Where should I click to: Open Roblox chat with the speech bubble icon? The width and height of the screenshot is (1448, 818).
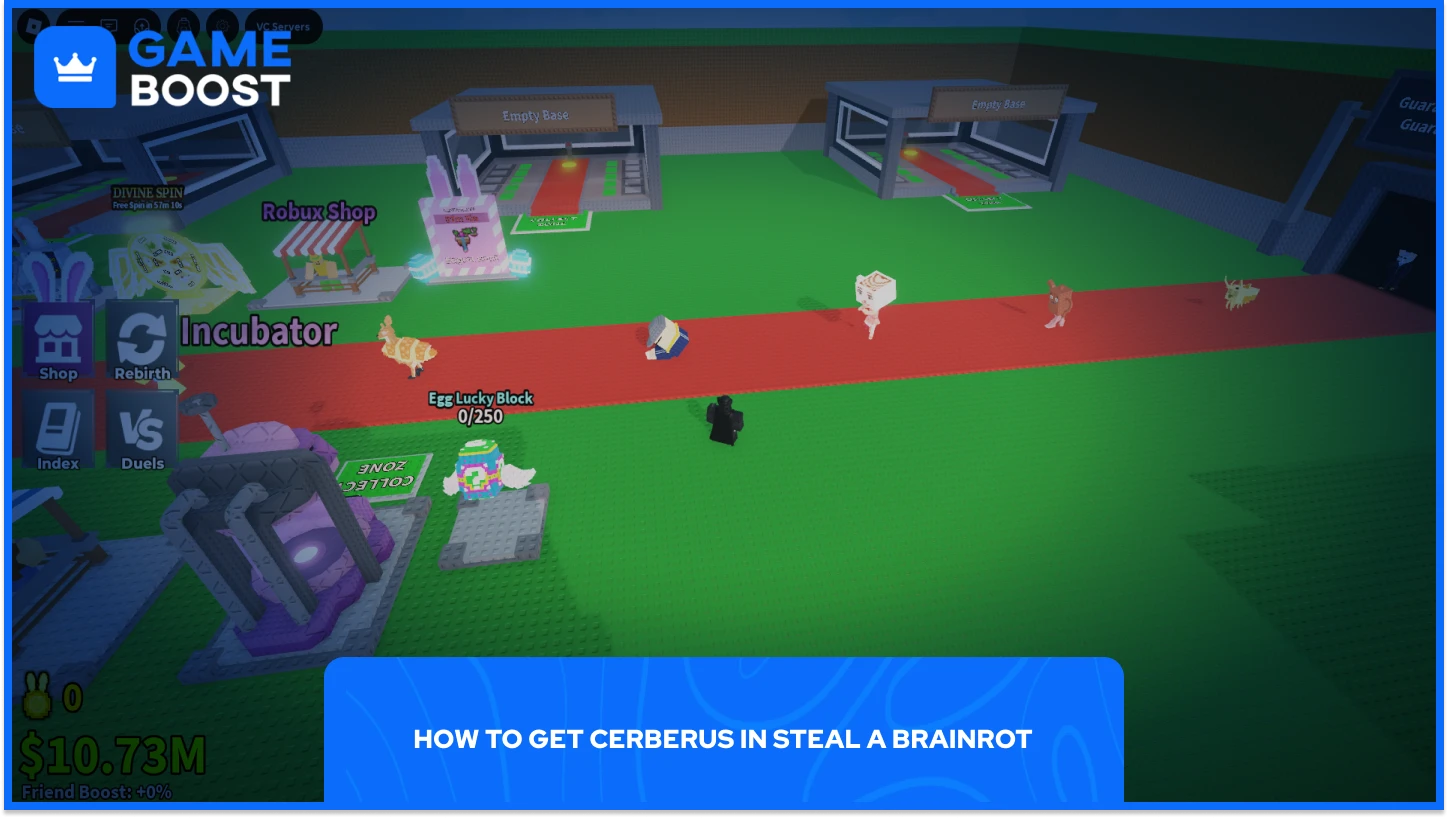[110, 25]
